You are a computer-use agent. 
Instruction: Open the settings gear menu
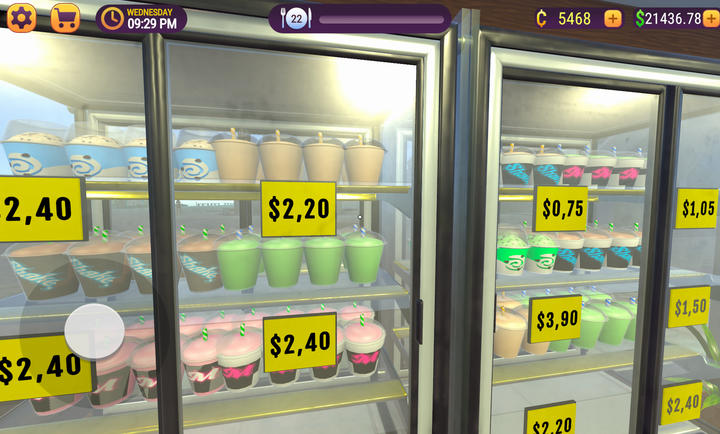(x=21, y=18)
